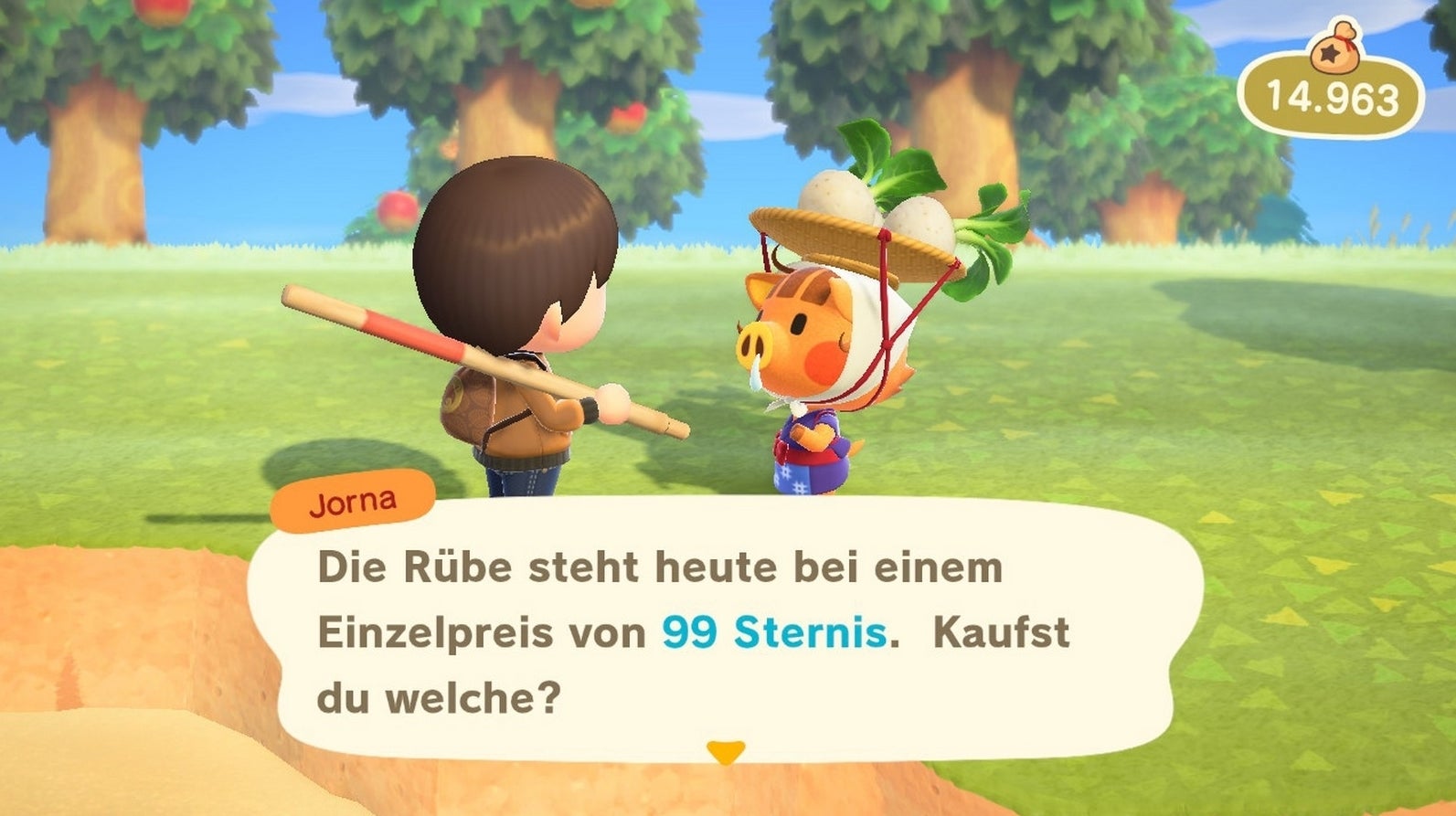Click the rounded Bells counter badge
1456x816 pixels.
[1331, 91]
